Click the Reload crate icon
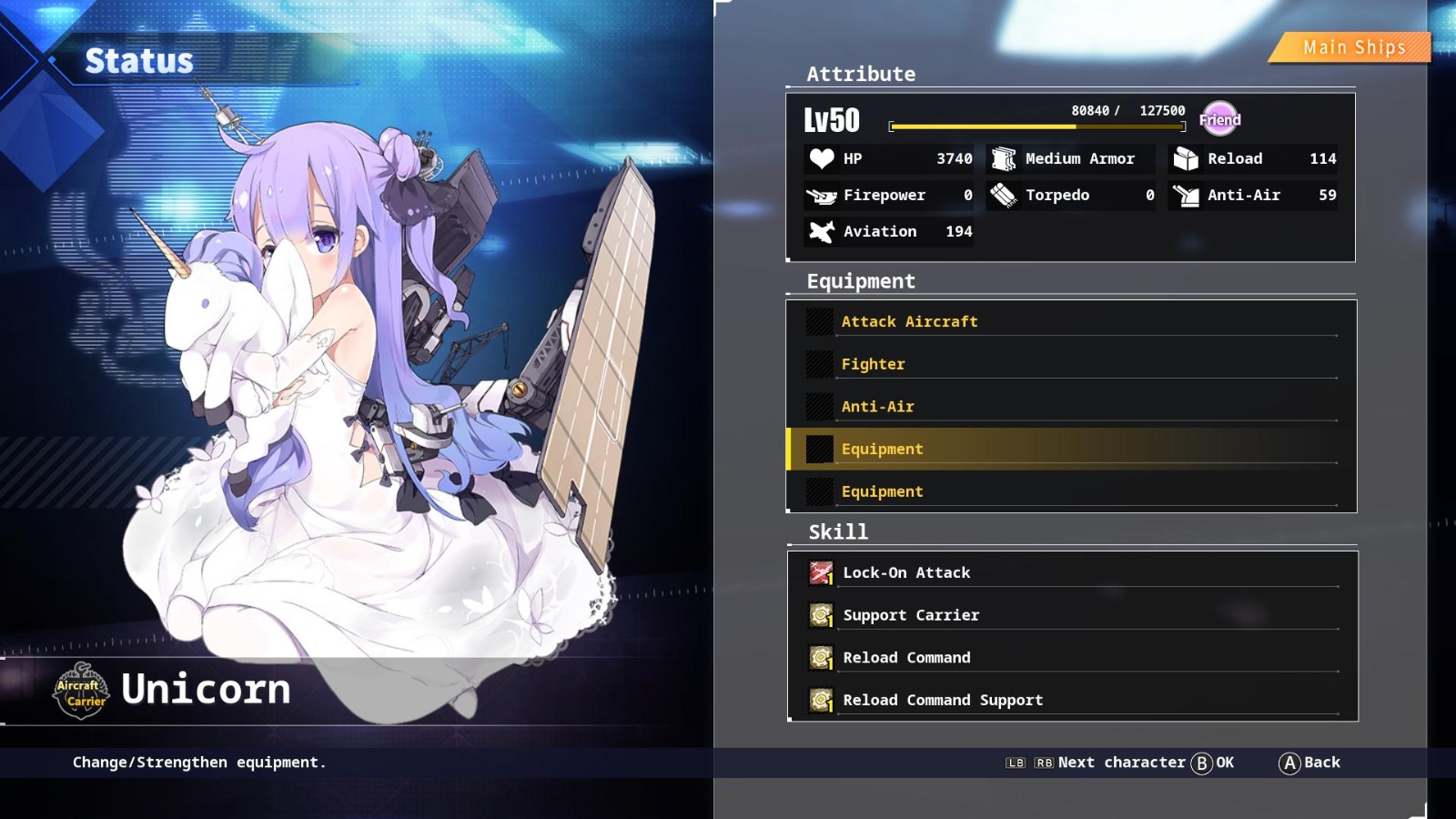The image size is (1456, 819). point(1184,158)
